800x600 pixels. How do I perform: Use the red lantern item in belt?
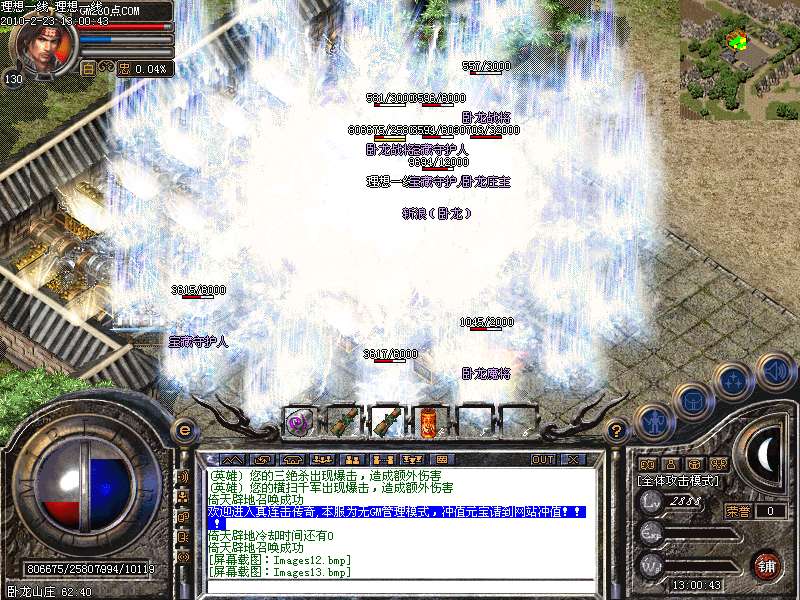[x=427, y=422]
